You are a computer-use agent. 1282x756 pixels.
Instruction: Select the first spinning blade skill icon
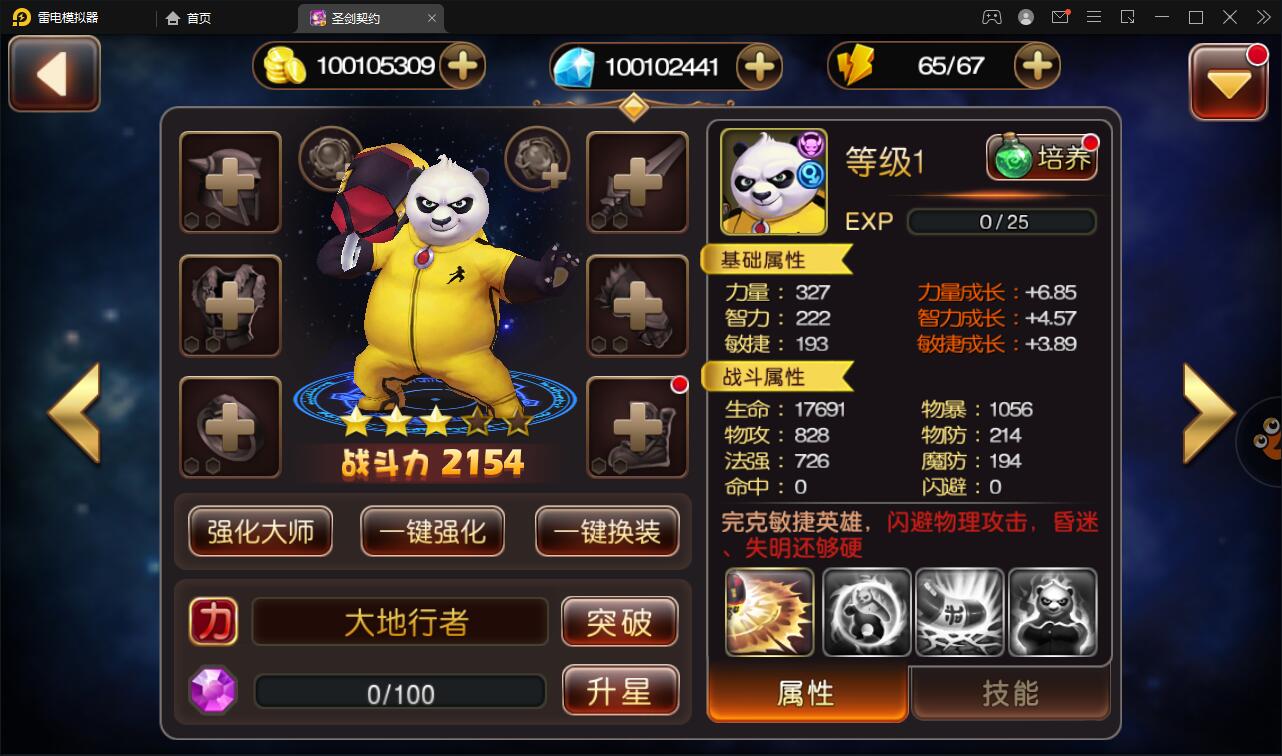pos(769,613)
